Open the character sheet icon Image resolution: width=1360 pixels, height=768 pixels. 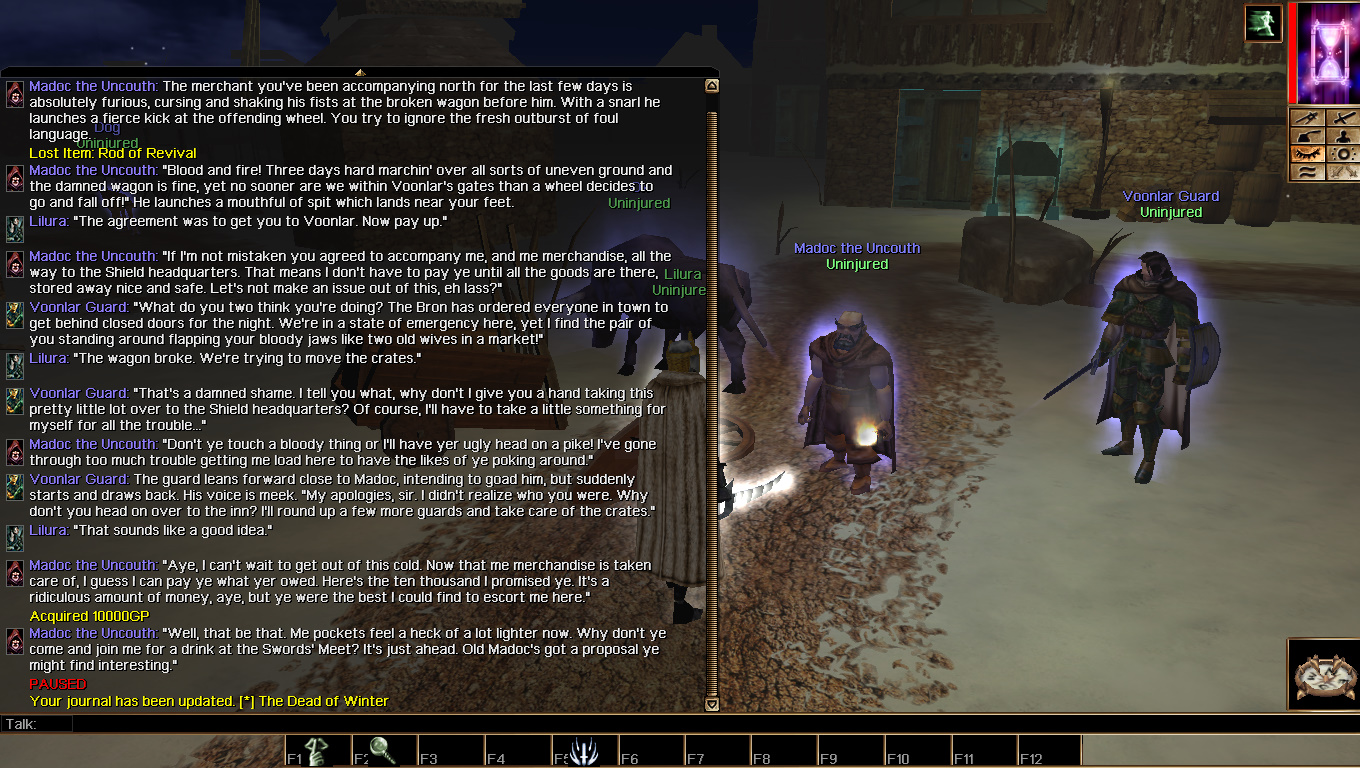click(x=1344, y=136)
